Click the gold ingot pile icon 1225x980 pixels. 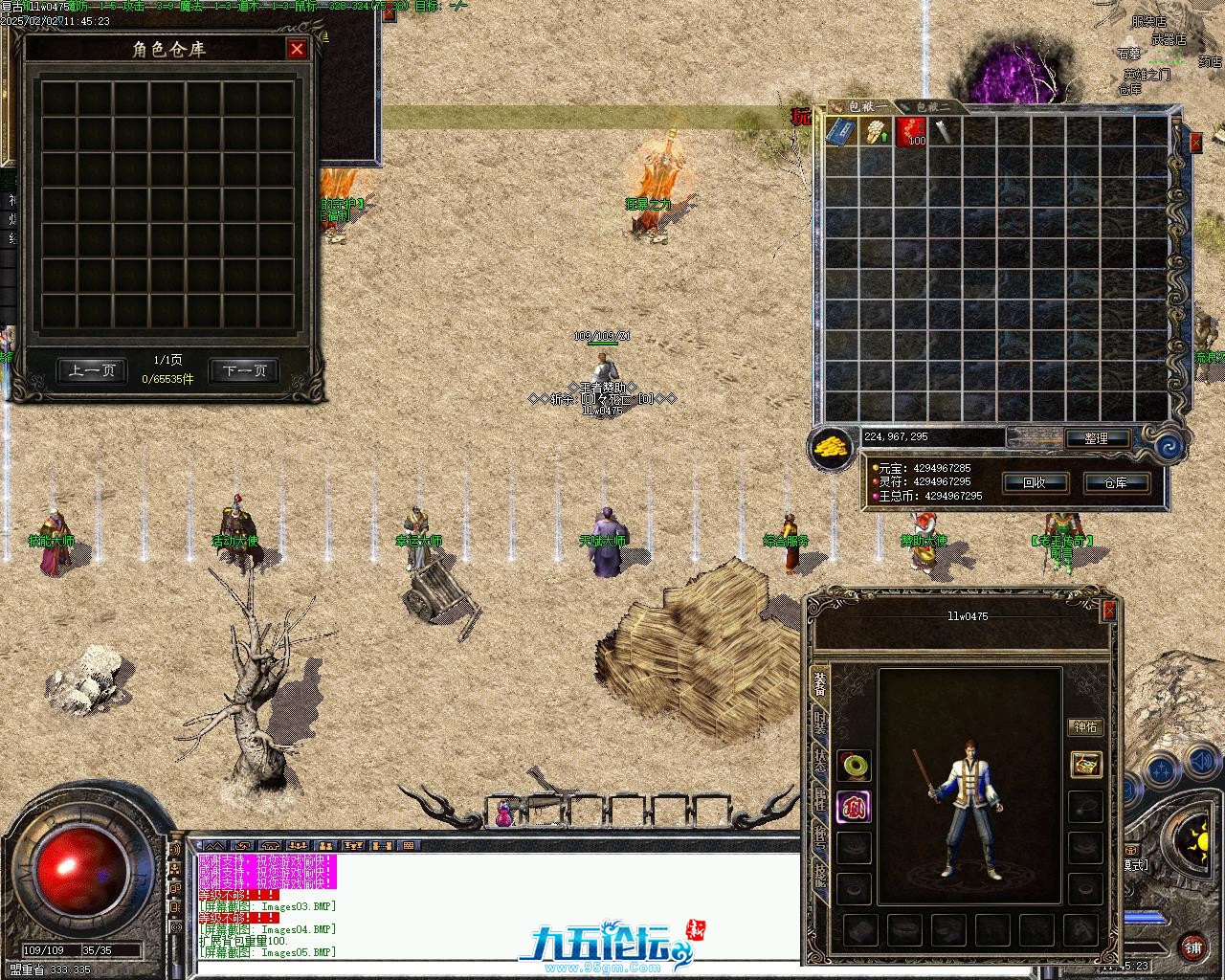[832, 446]
